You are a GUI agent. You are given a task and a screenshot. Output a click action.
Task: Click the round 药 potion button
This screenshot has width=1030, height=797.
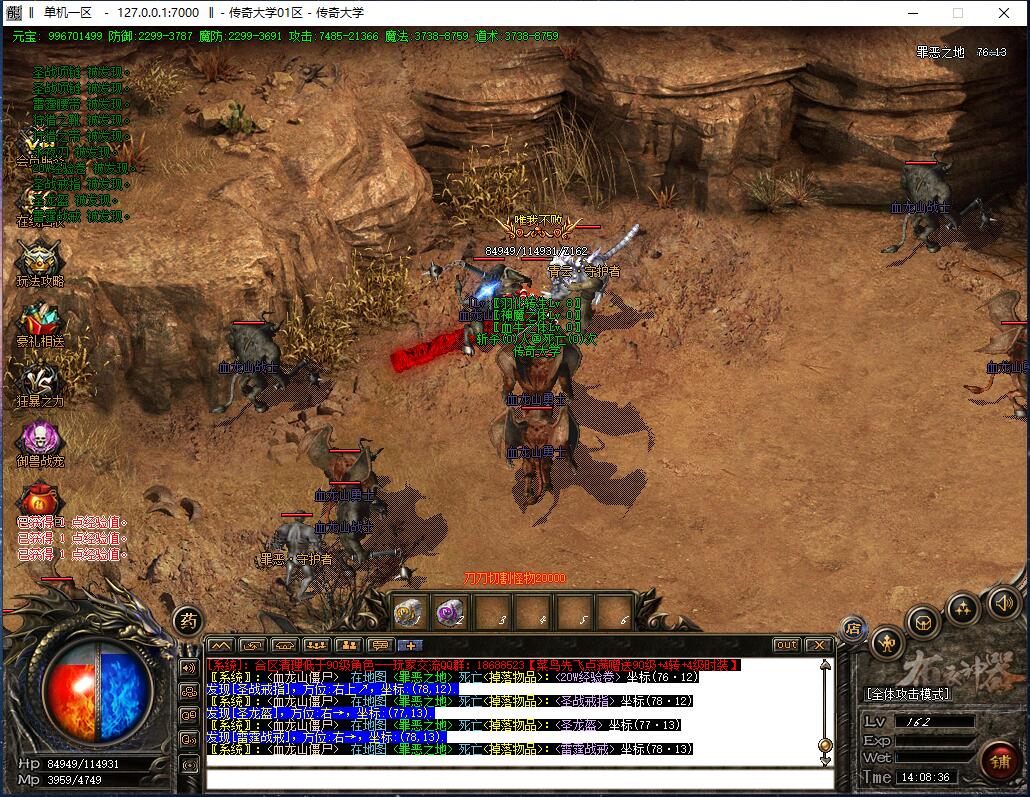(x=187, y=621)
